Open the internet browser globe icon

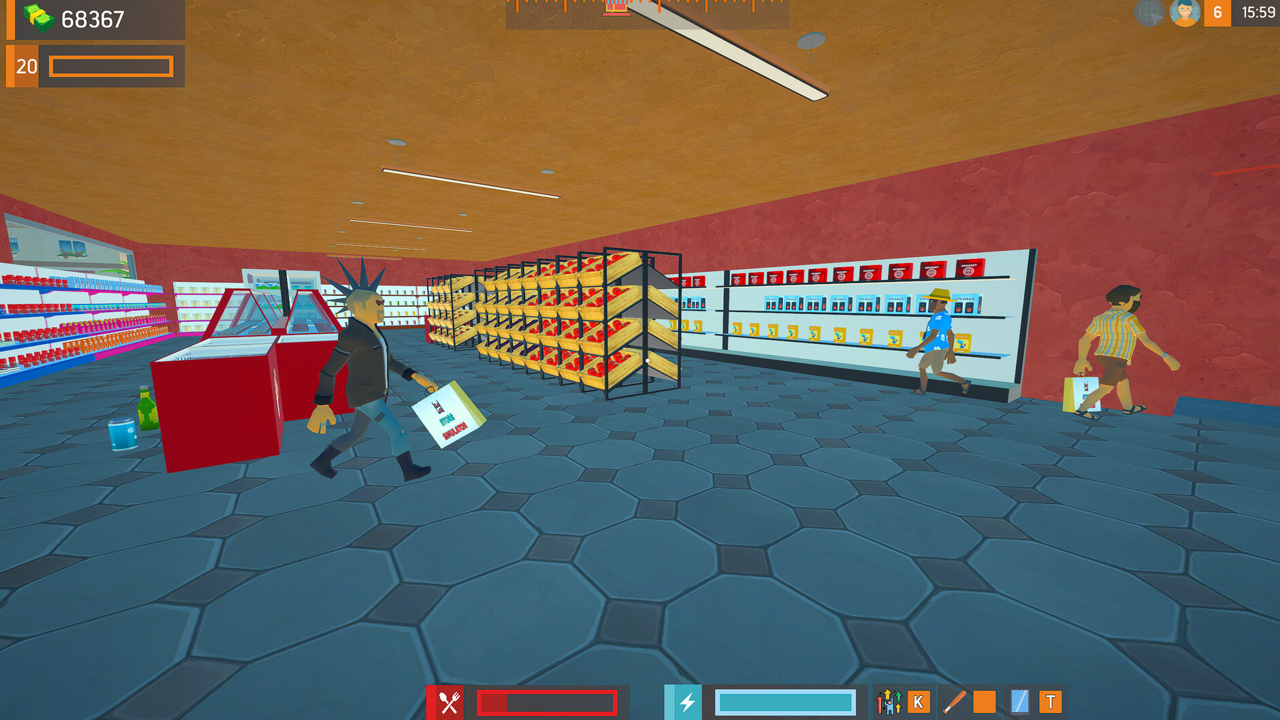[x=1148, y=14]
